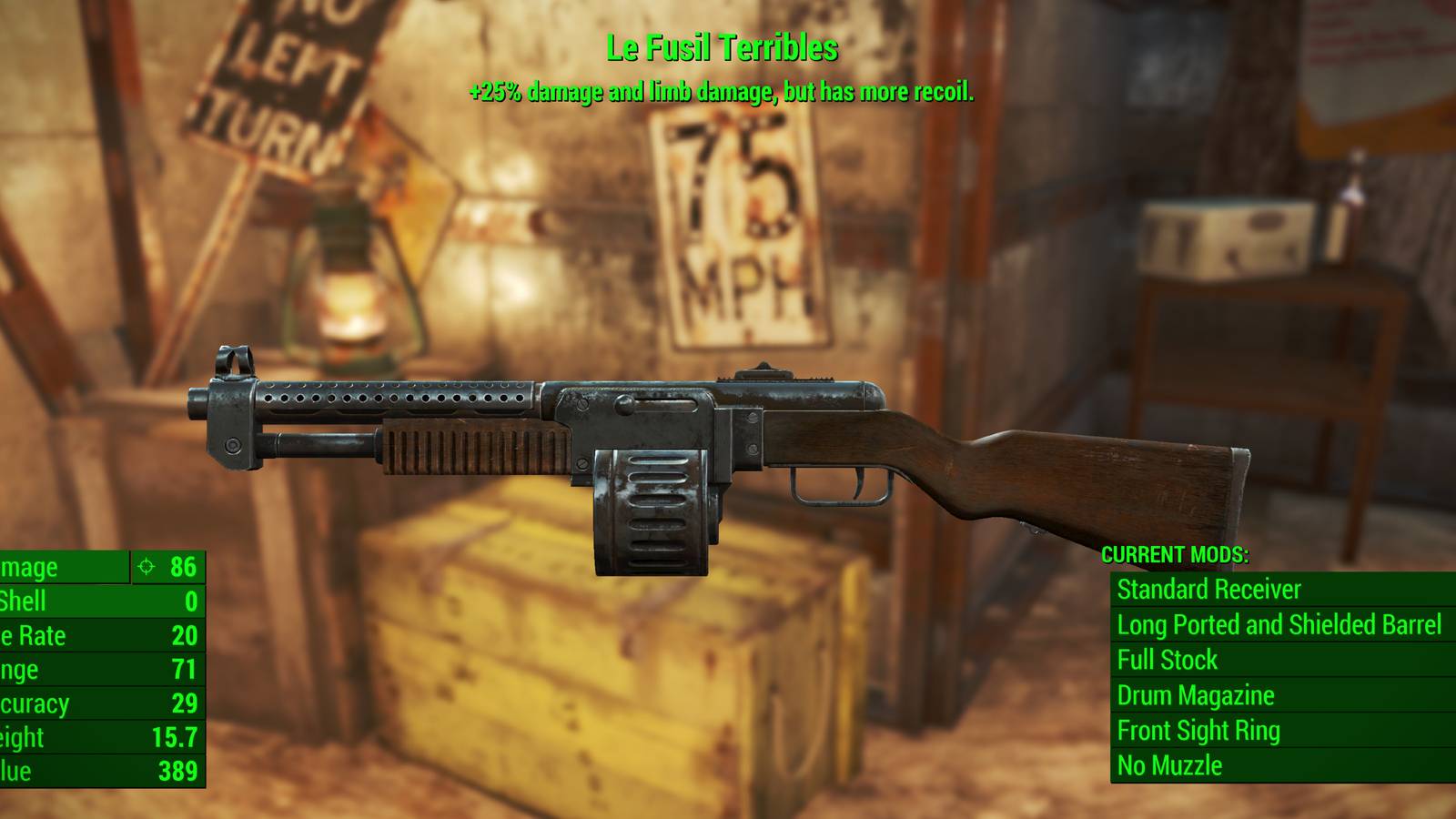Toggle the highlighted Shell stat row
Image resolution: width=1456 pixels, height=819 pixels.
(100, 601)
